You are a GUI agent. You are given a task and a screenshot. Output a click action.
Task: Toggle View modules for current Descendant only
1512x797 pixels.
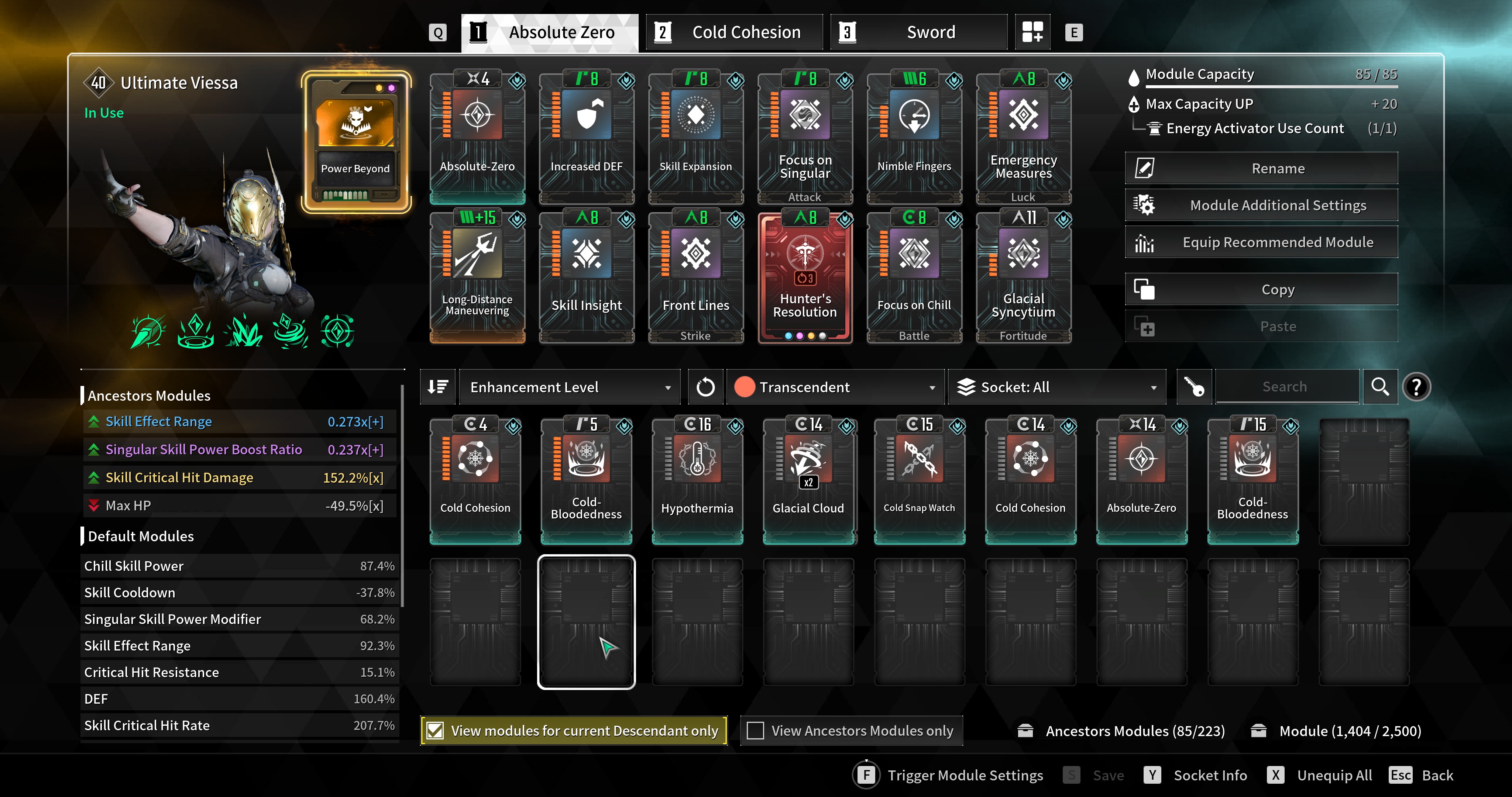click(435, 731)
